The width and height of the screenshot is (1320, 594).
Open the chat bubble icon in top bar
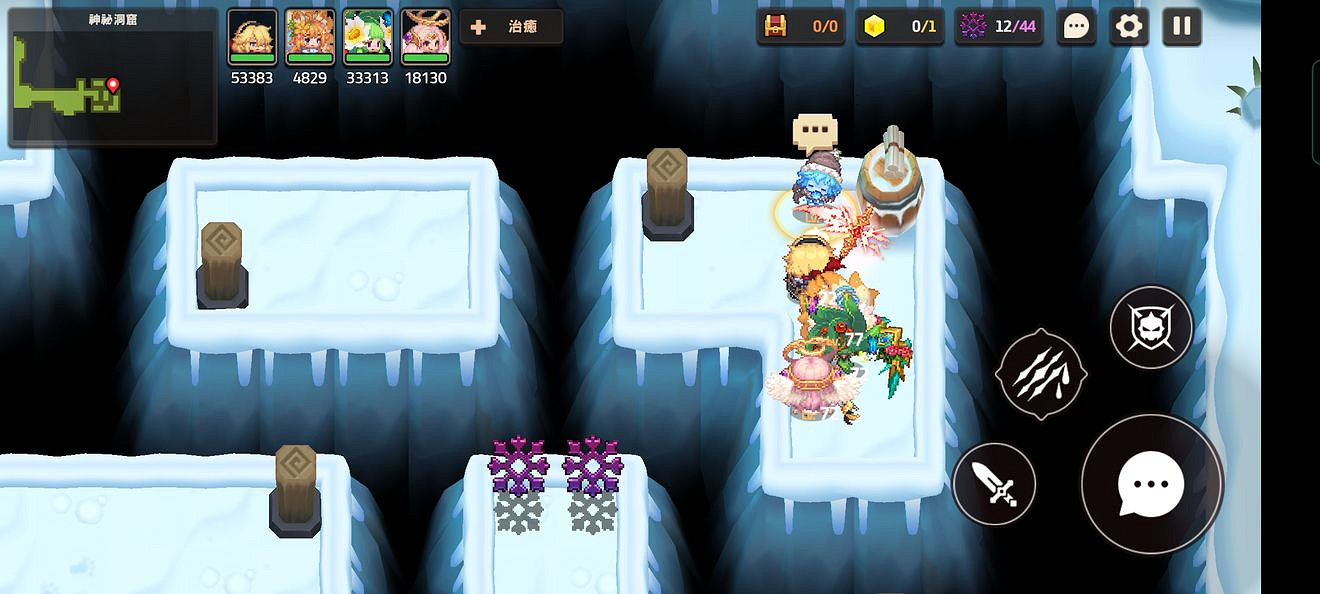point(1076,27)
